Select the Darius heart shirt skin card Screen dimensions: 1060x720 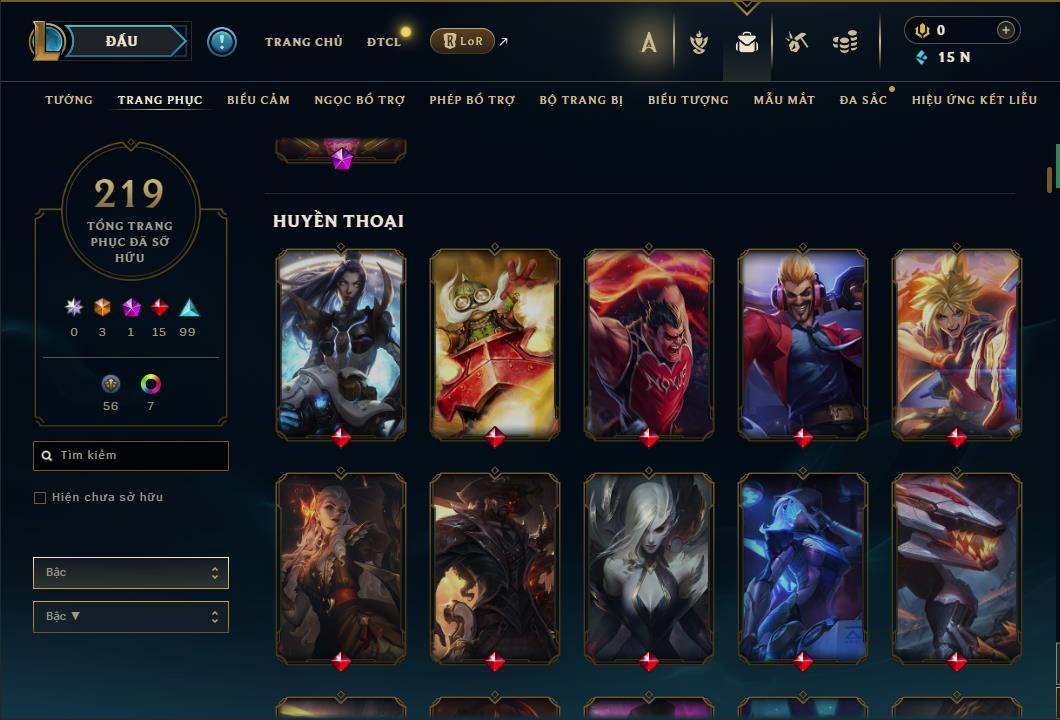649,342
